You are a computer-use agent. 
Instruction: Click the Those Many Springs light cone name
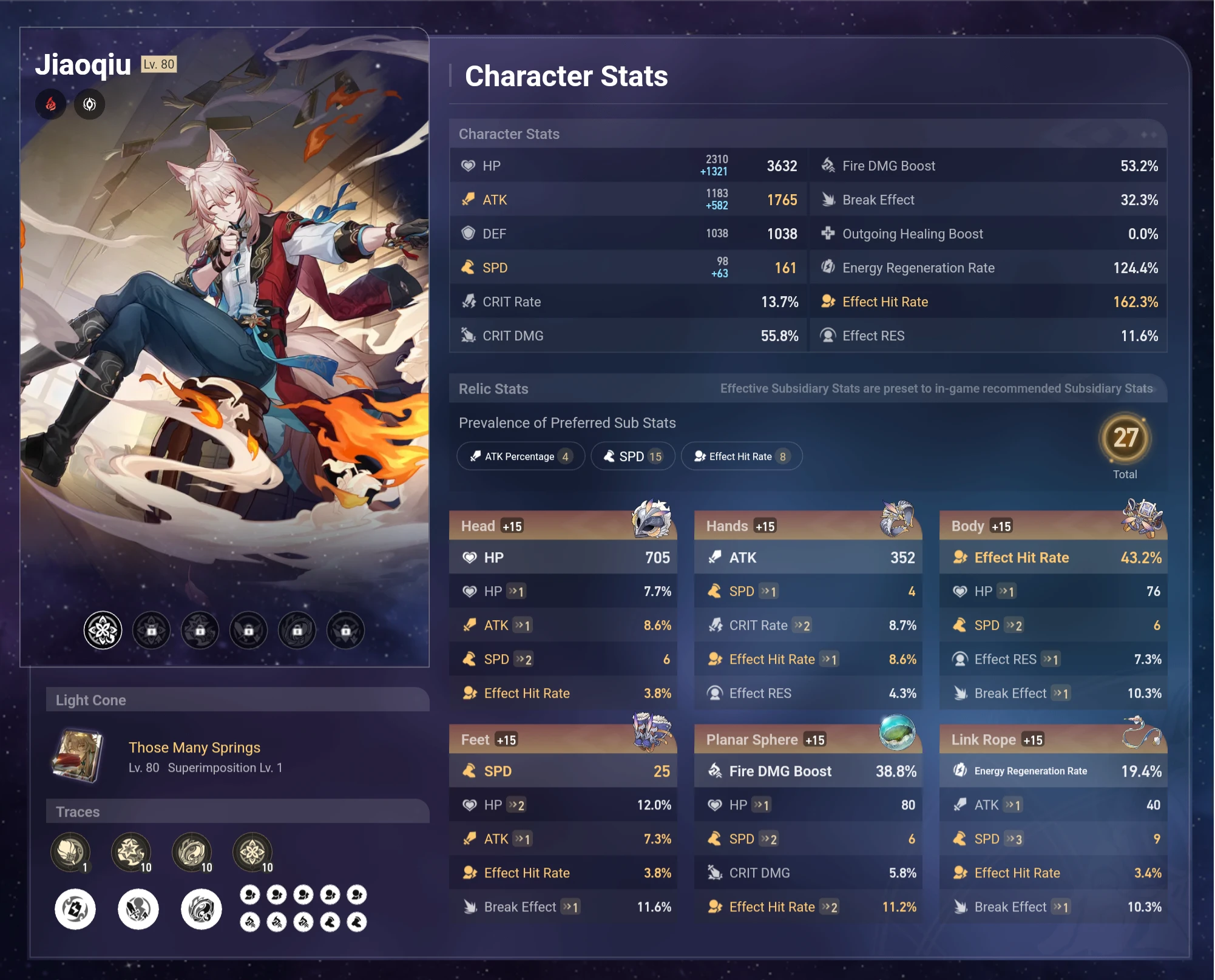[194, 747]
